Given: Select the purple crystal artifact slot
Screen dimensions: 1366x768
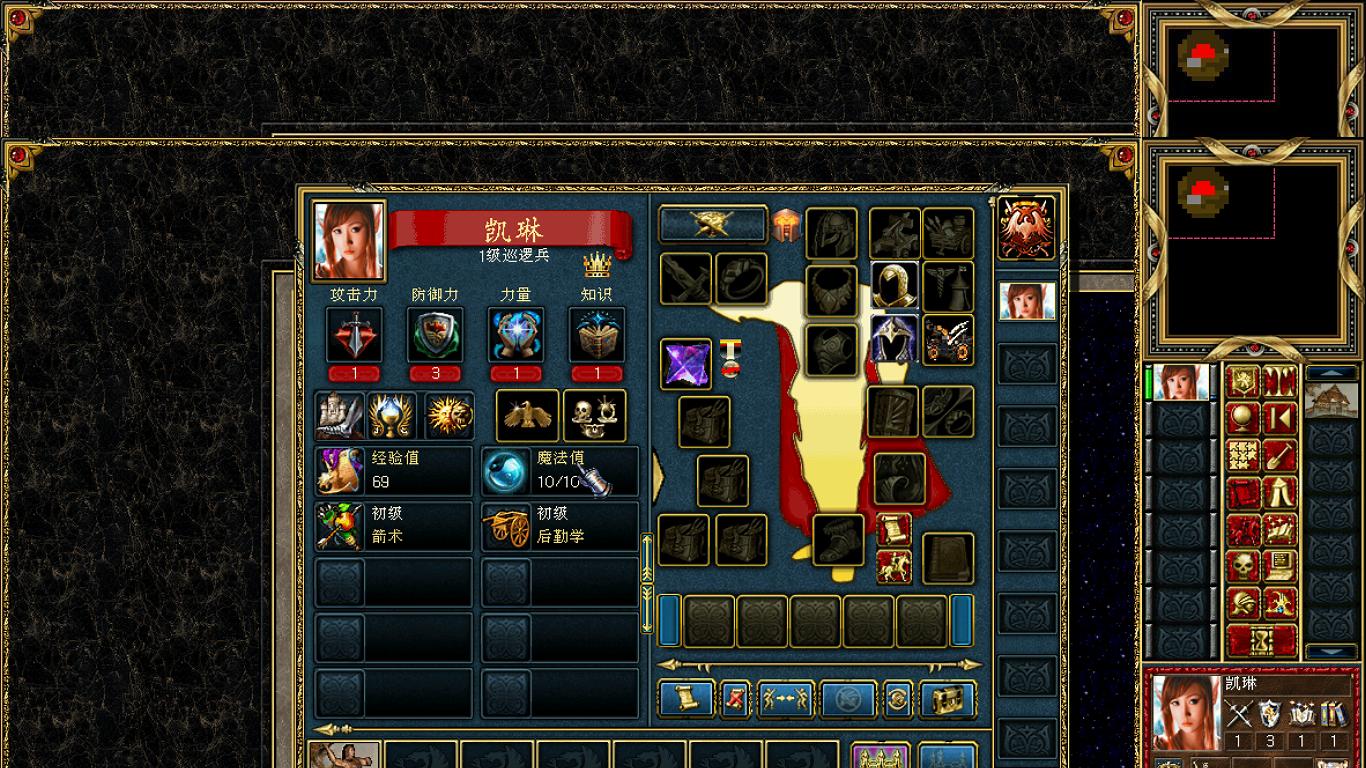Looking at the screenshot, I should coord(686,363).
